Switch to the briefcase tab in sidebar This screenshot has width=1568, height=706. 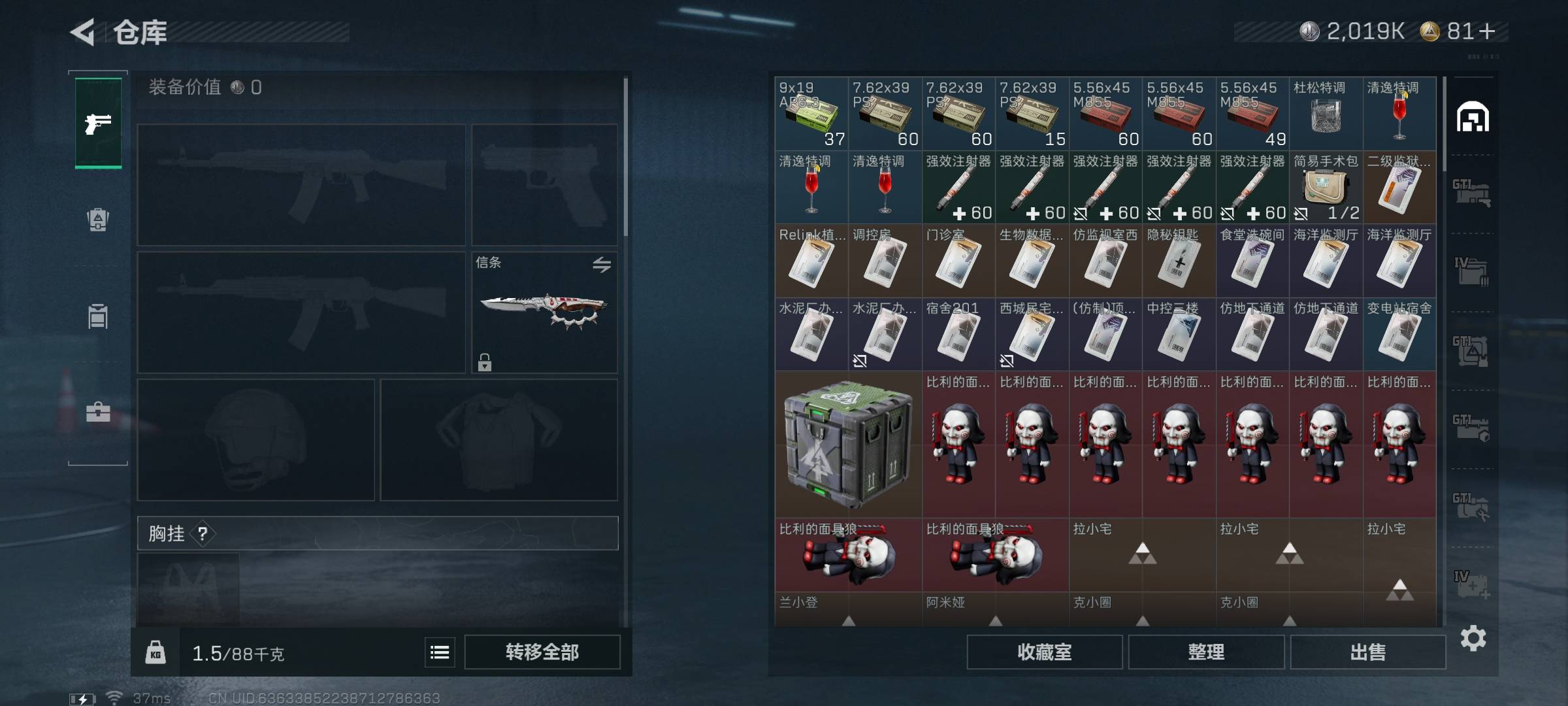tap(98, 412)
